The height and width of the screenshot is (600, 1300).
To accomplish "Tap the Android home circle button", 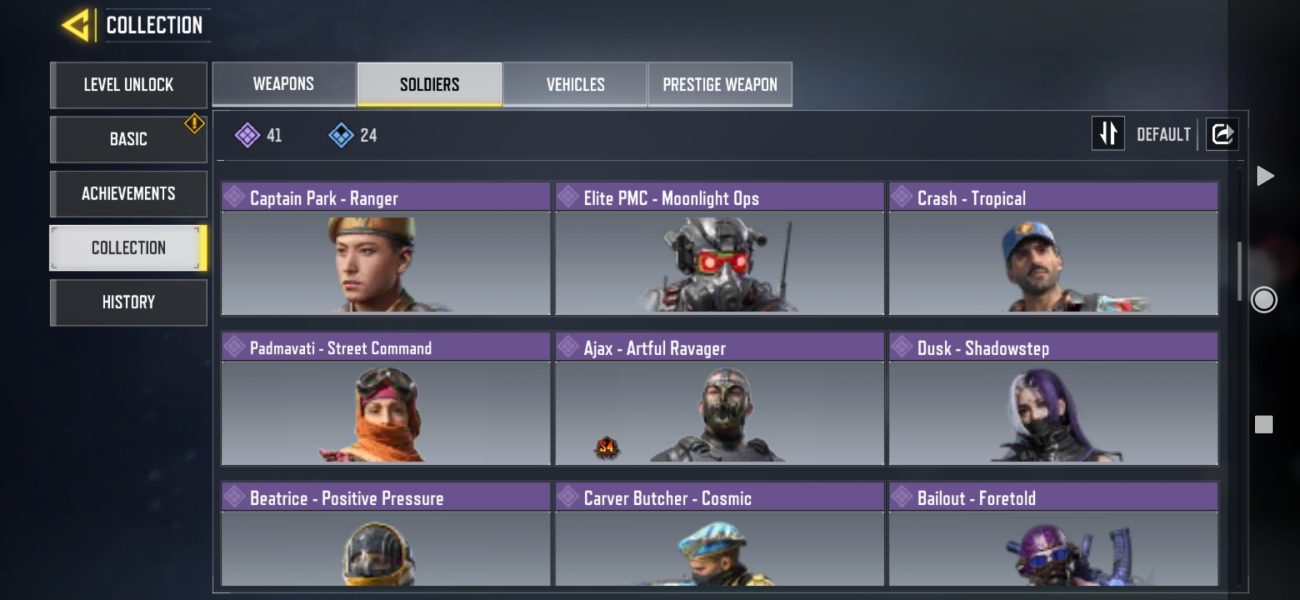I will 1264,299.
